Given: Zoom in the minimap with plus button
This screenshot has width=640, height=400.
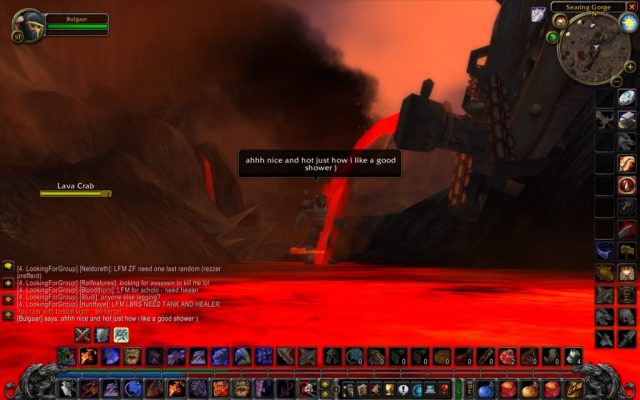Looking at the screenshot, I should point(630,66).
